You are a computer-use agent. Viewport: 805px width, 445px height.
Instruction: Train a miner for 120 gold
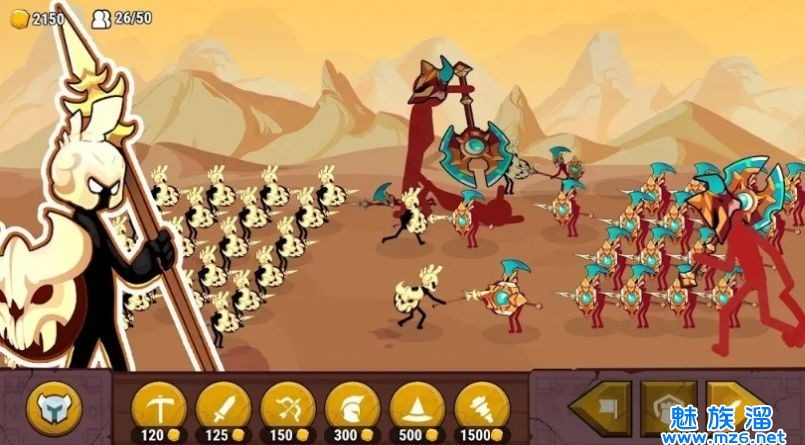tap(158, 409)
